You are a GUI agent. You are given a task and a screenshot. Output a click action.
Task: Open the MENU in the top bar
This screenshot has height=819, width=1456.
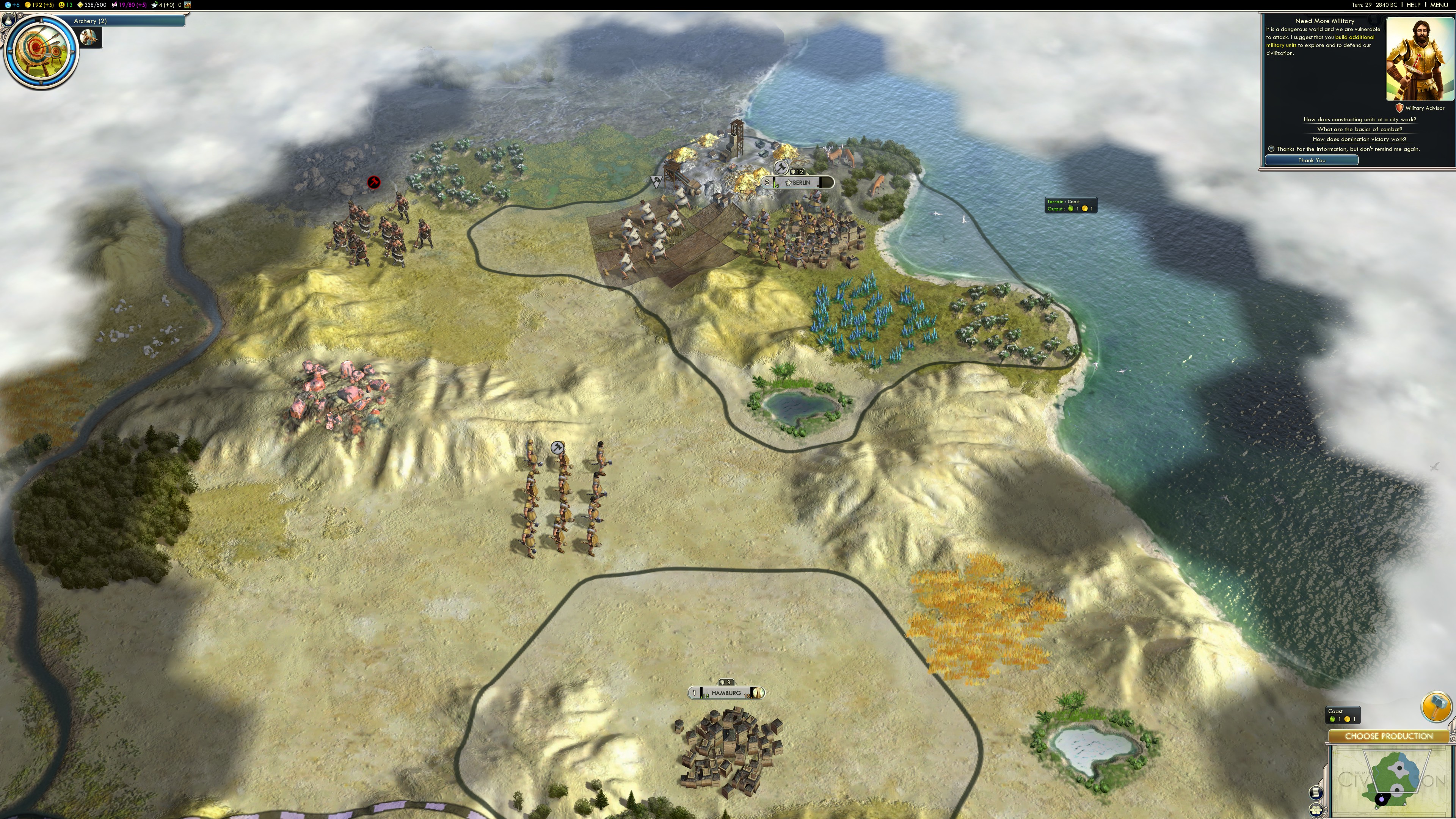1439,5
